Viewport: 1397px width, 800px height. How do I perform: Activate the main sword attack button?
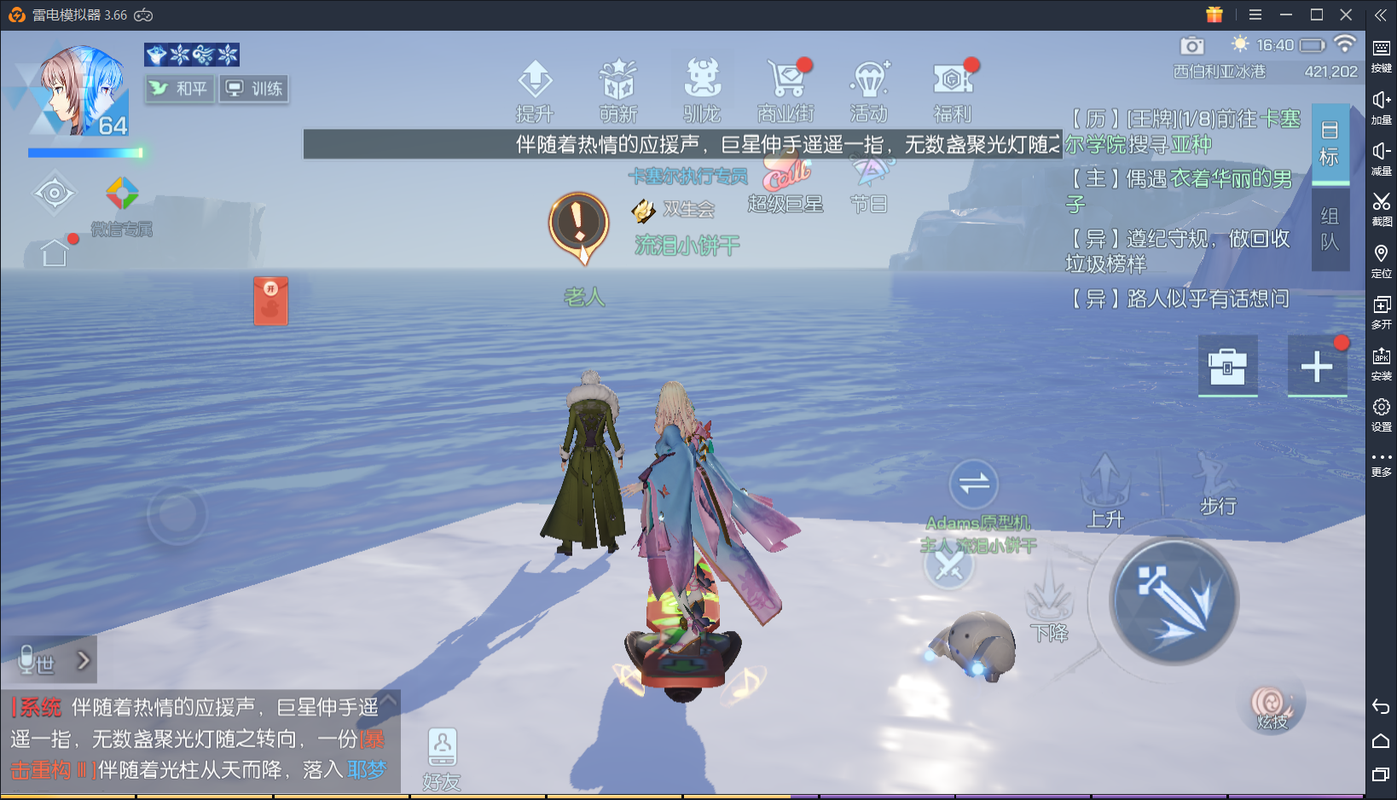[x=1173, y=602]
